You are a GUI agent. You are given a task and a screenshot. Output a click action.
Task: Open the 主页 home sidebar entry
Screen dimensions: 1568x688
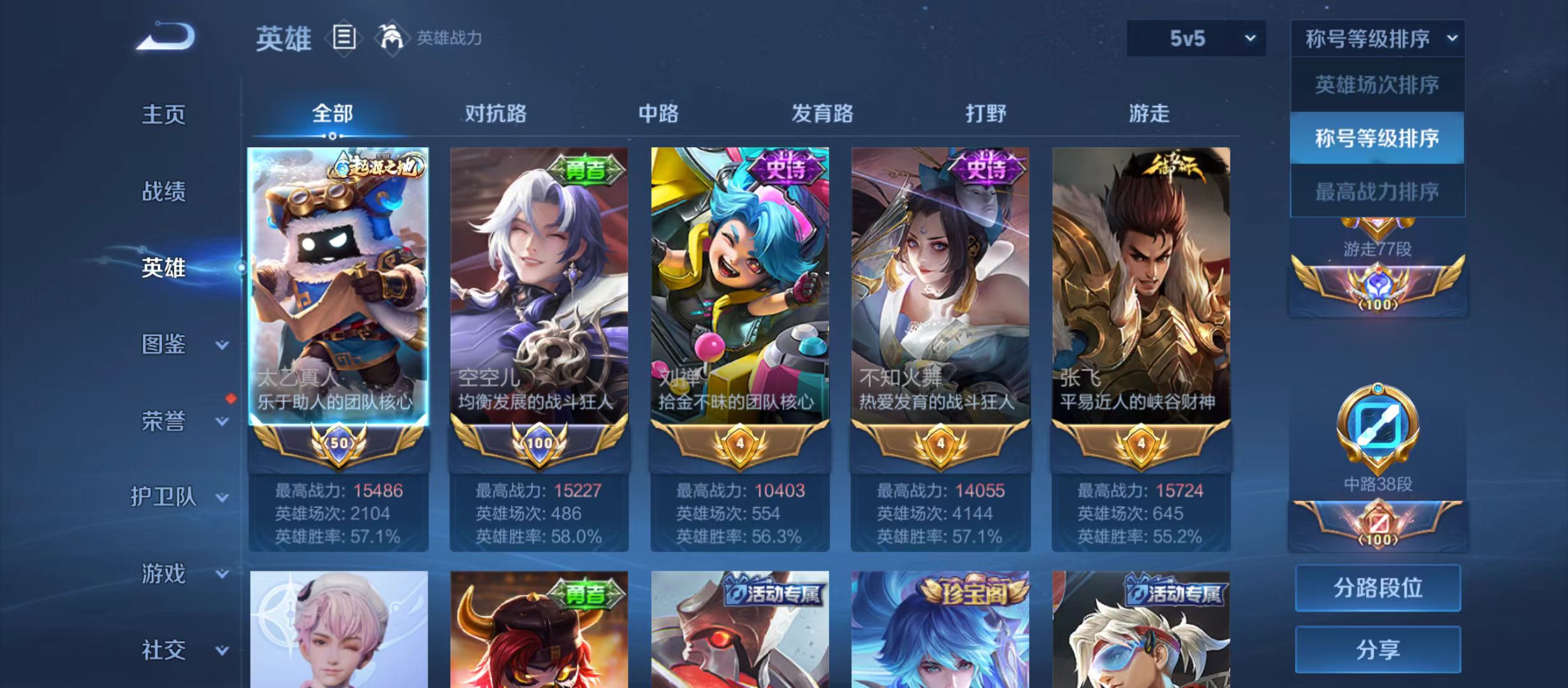[164, 115]
